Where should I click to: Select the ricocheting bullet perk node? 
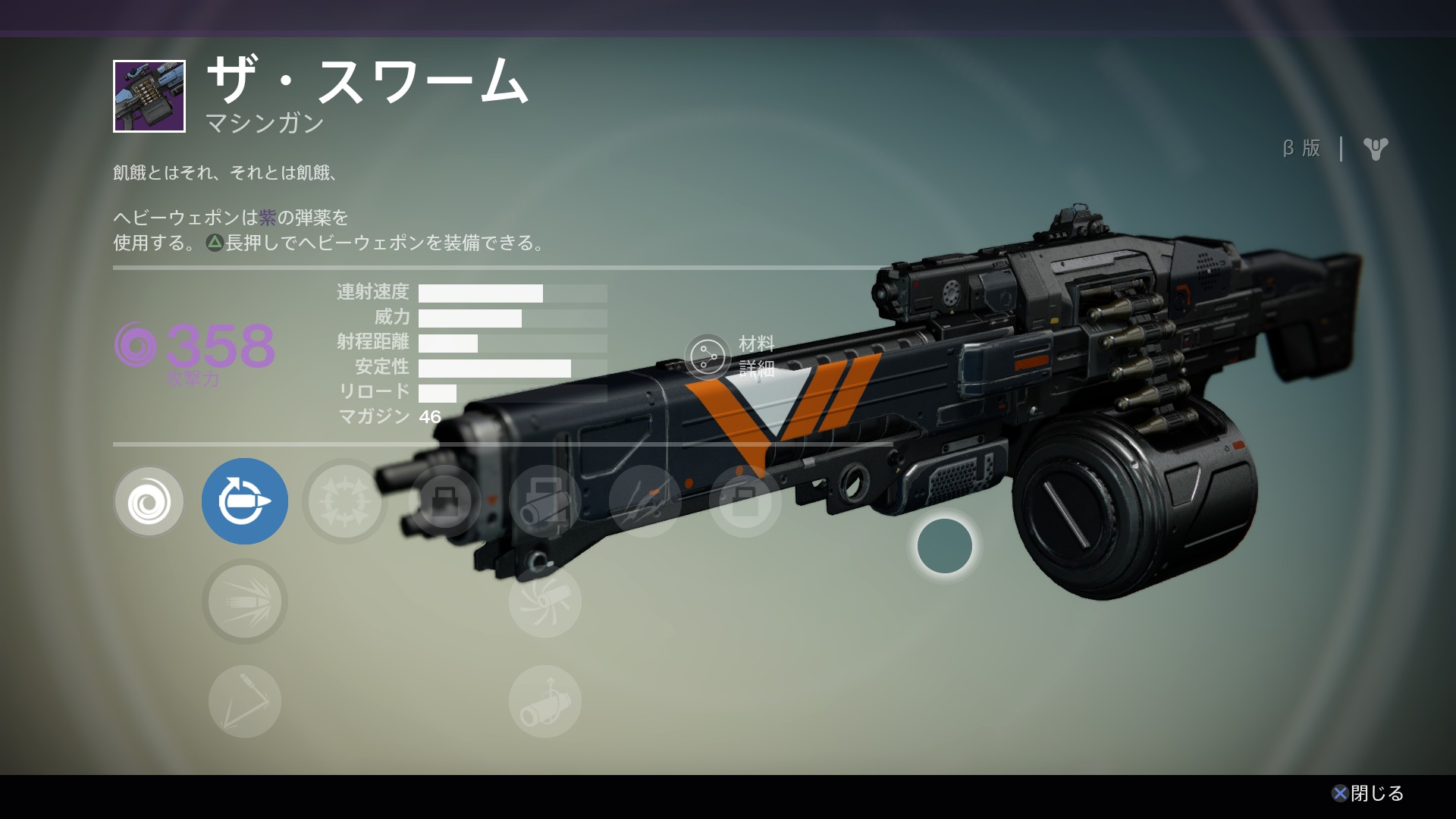245,701
